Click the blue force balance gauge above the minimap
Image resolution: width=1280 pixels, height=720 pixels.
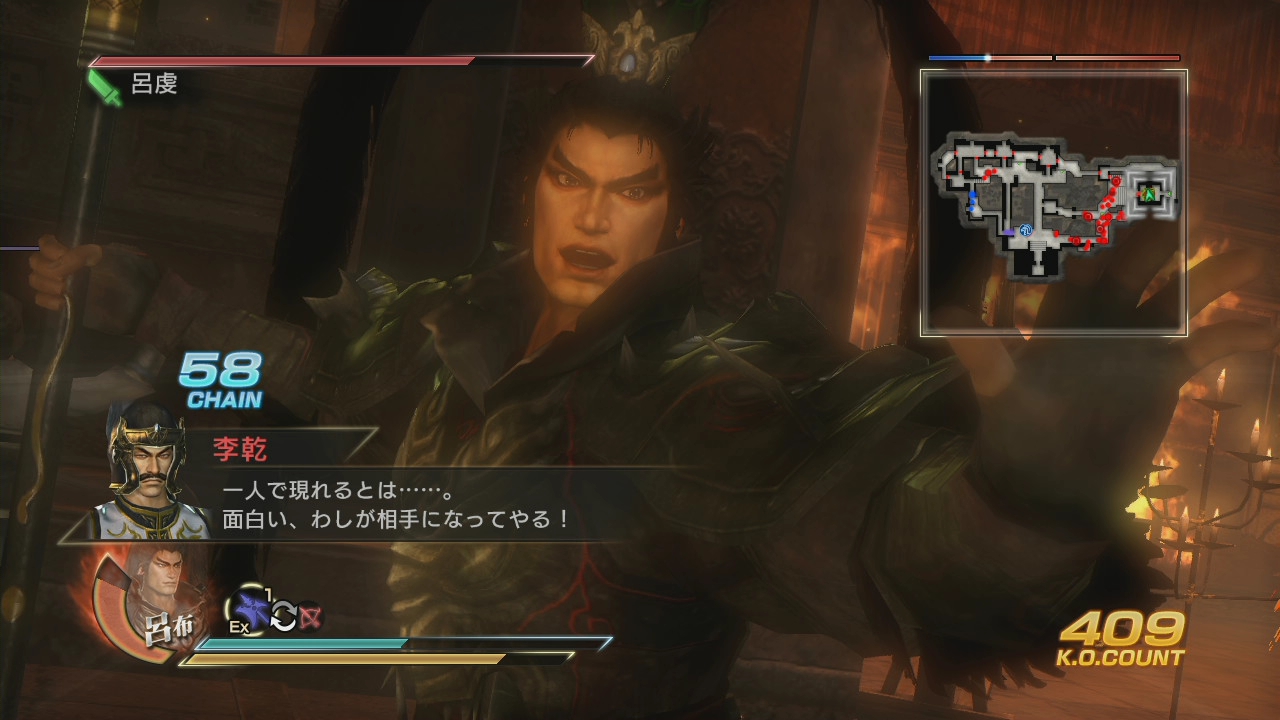955,59
